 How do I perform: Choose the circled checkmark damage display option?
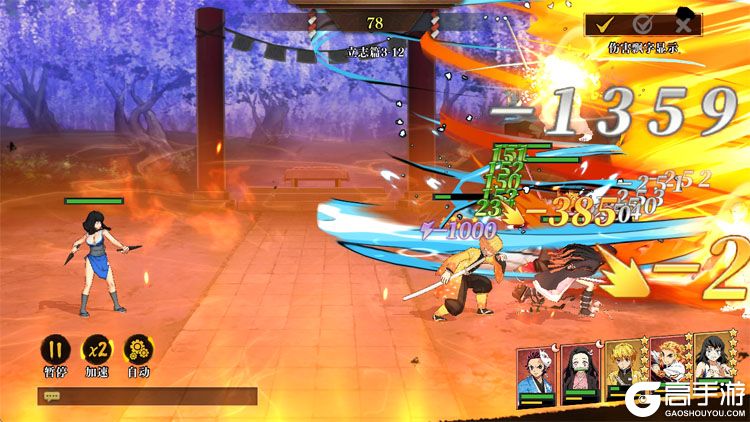click(x=643, y=24)
